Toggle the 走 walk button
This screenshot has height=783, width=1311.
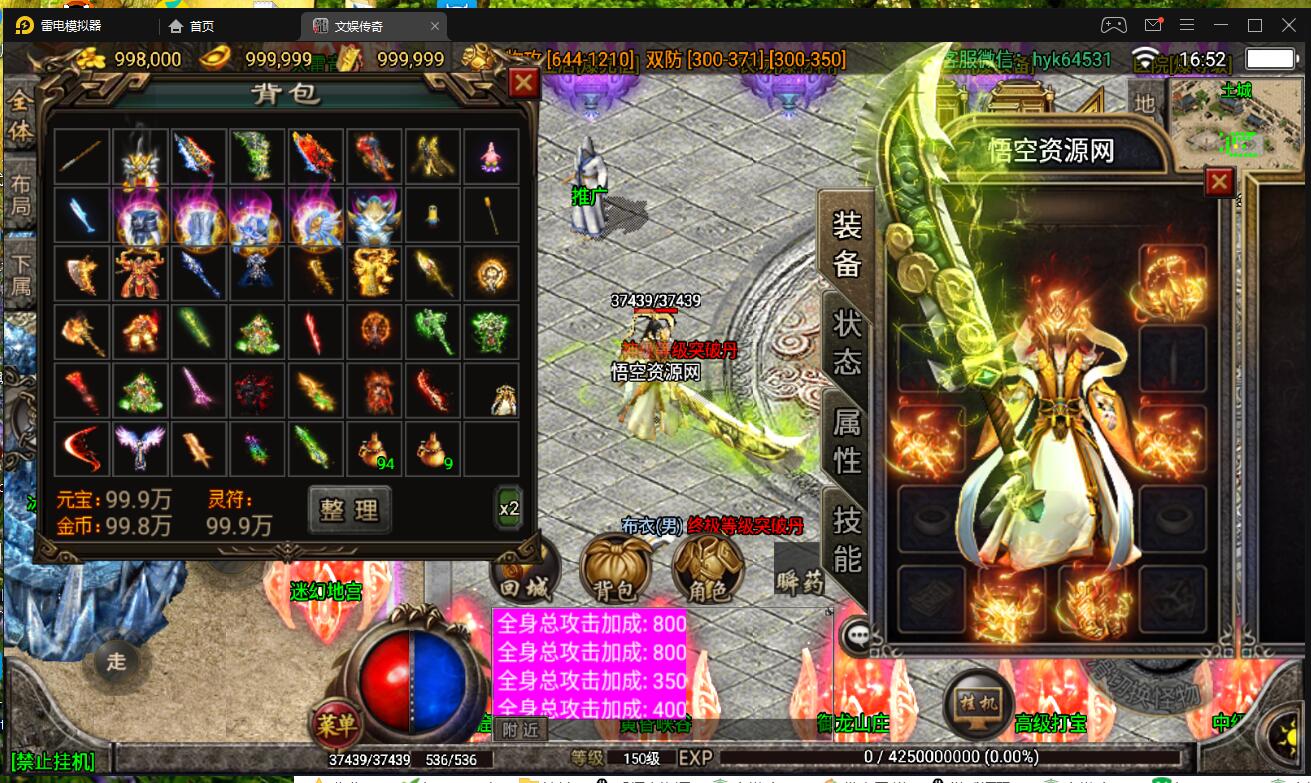tap(117, 661)
